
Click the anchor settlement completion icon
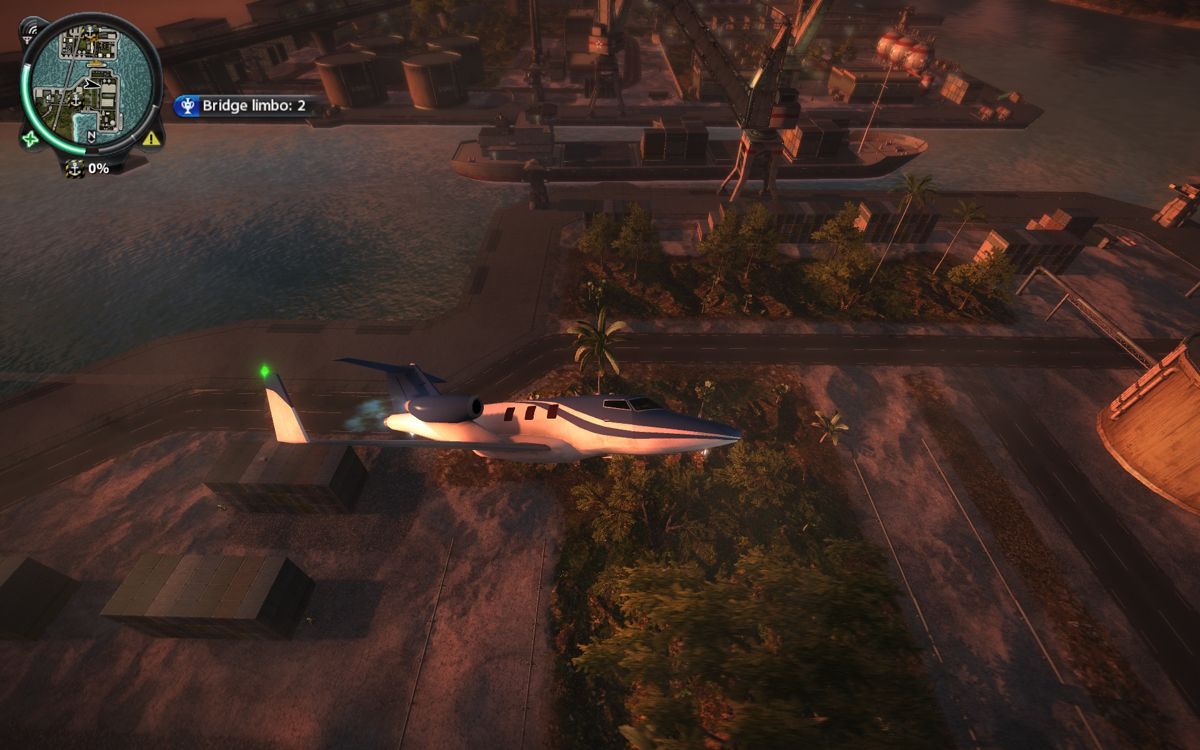point(74,168)
